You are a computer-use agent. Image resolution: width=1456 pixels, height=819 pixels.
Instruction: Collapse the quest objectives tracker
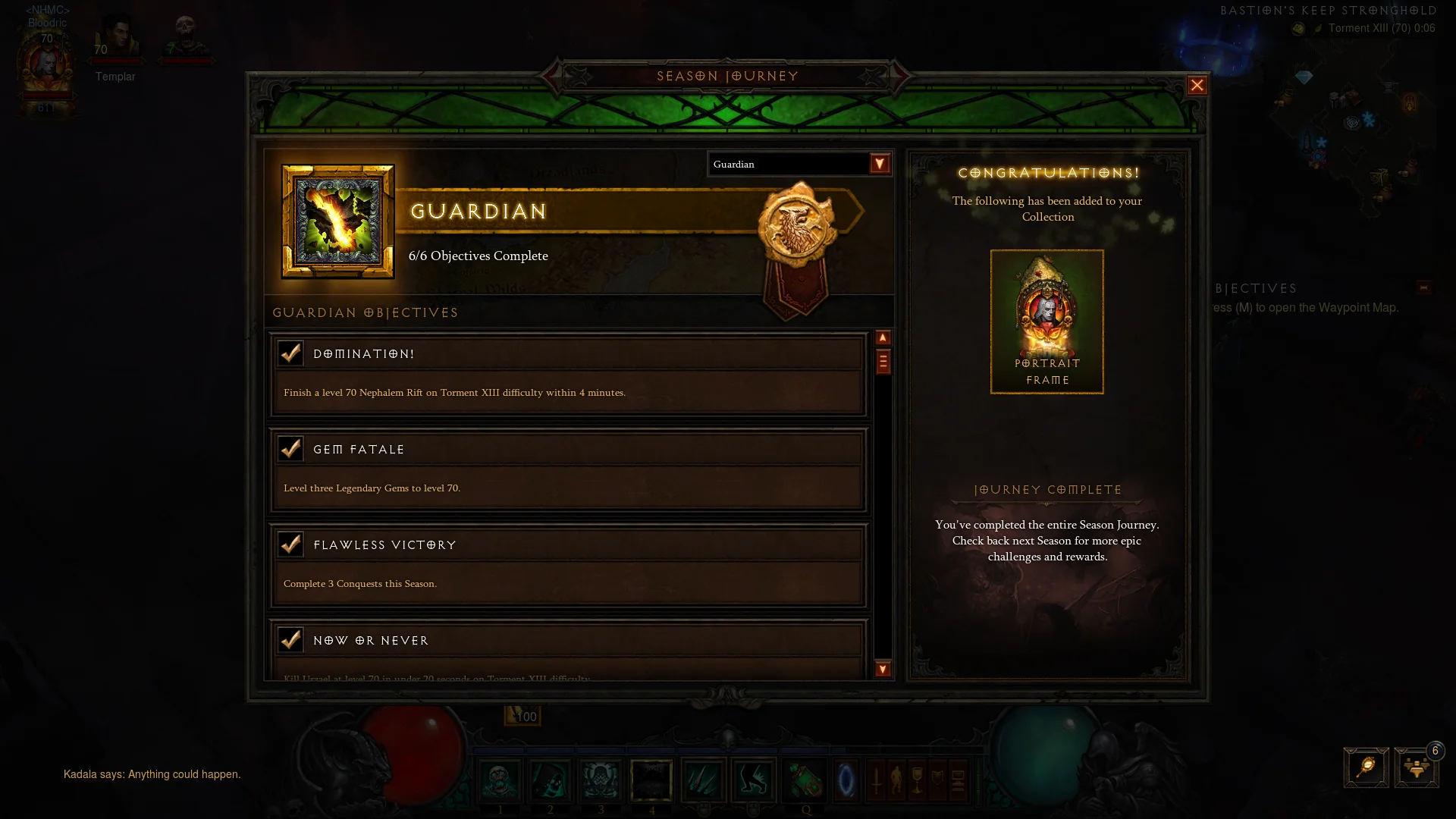[x=1423, y=288]
